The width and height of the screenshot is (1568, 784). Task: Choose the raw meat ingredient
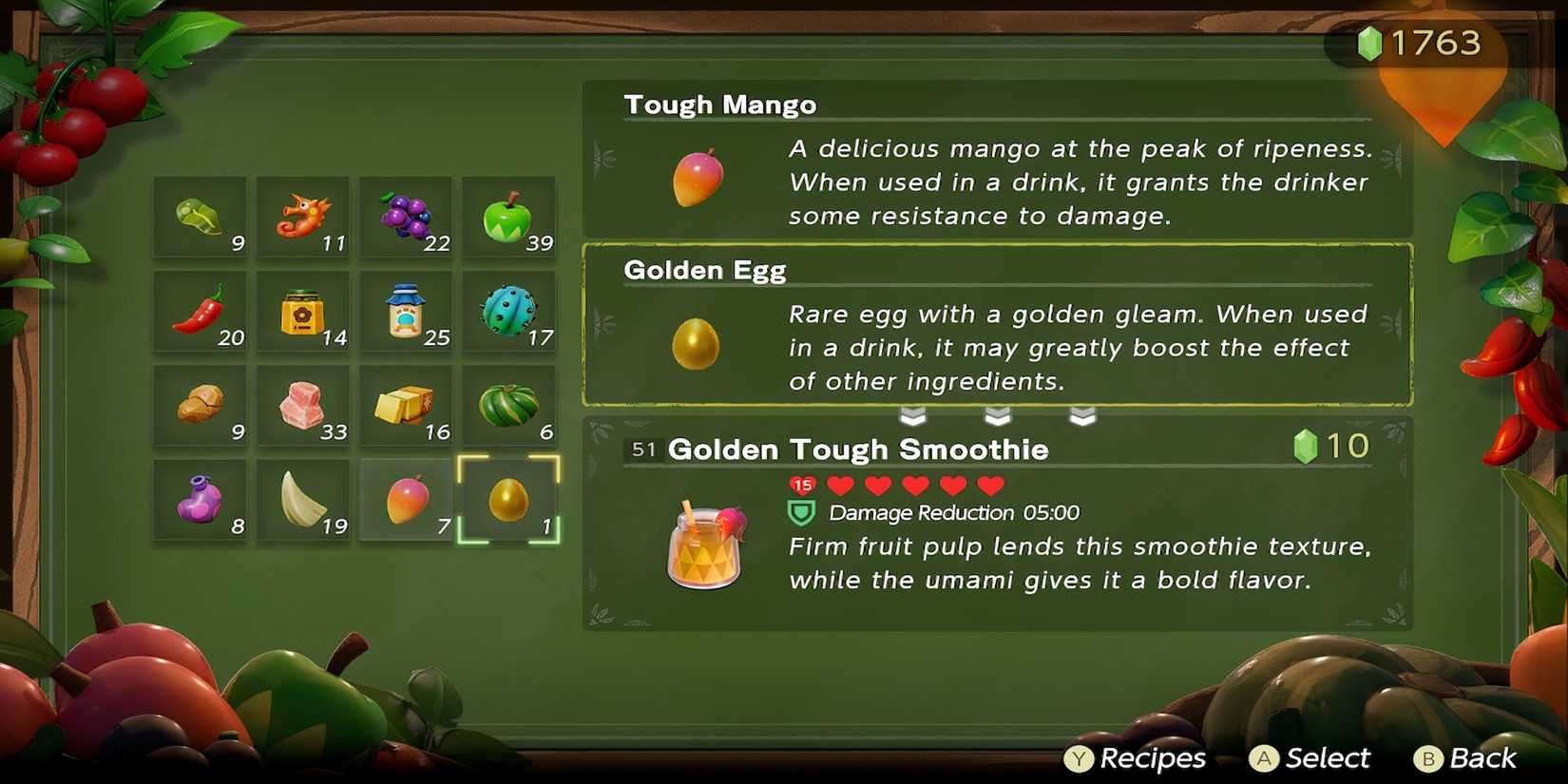coord(302,403)
